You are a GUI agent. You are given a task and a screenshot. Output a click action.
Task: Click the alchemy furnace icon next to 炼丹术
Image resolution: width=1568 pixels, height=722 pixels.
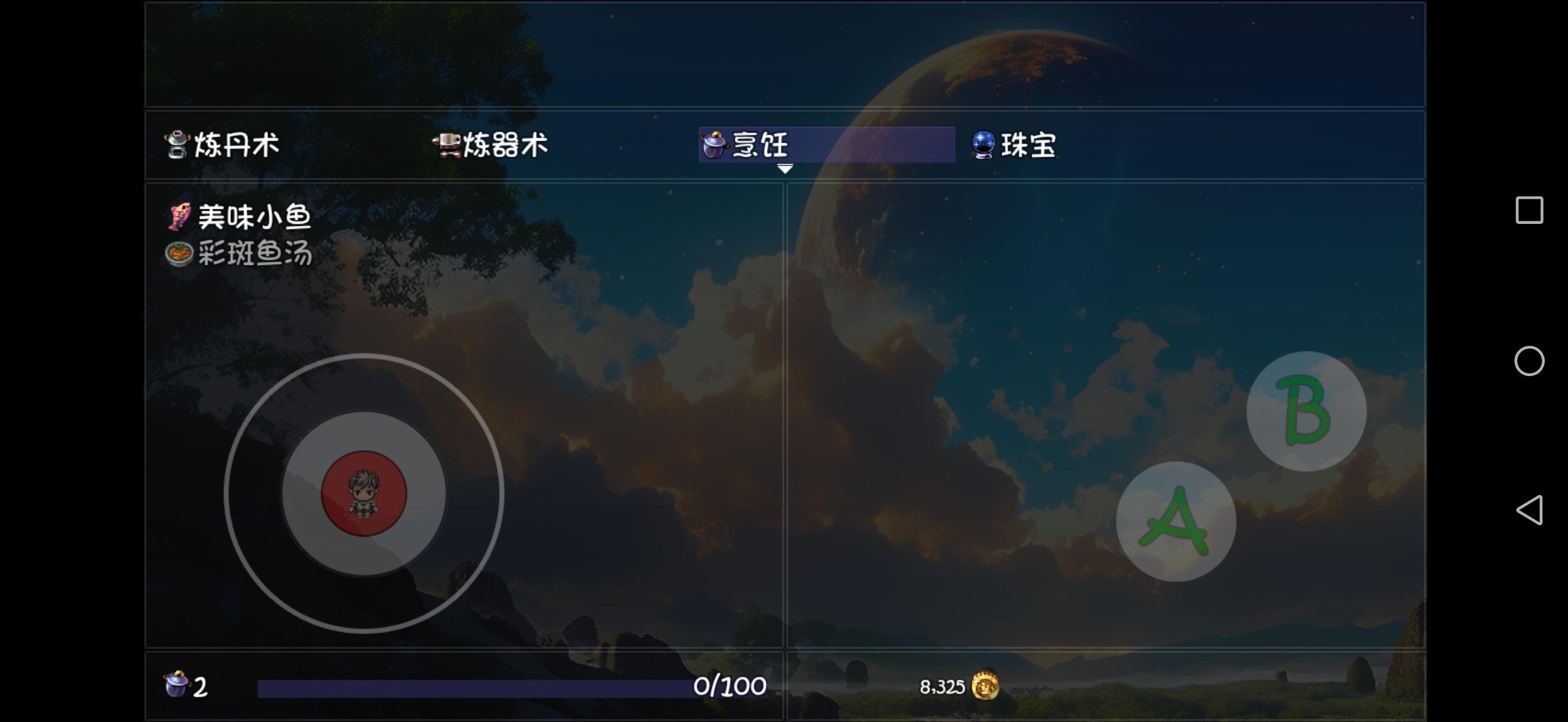click(x=177, y=145)
